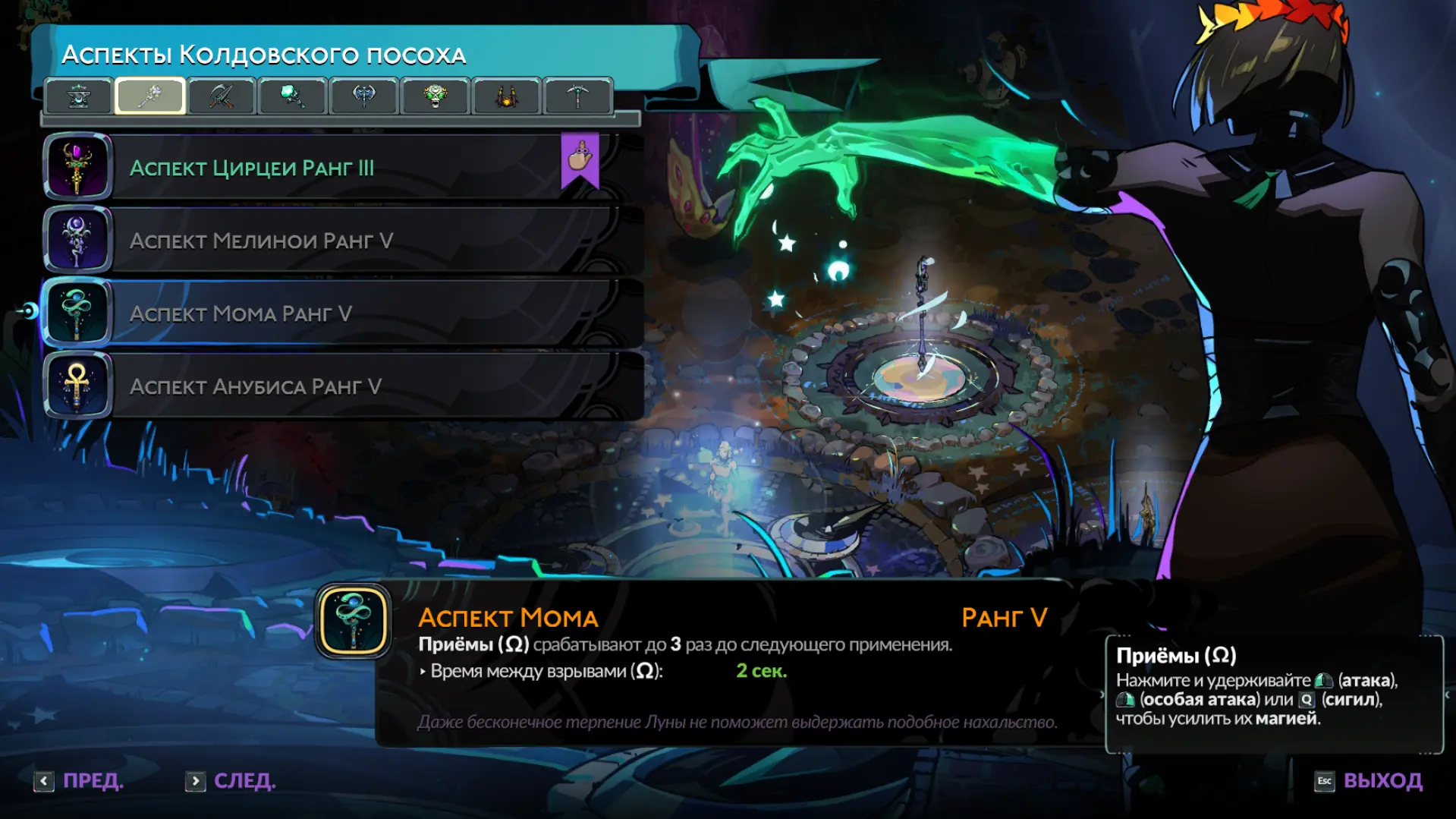Switch to the green flame torch tab
This screenshot has width=1456, height=819.
[292, 96]
